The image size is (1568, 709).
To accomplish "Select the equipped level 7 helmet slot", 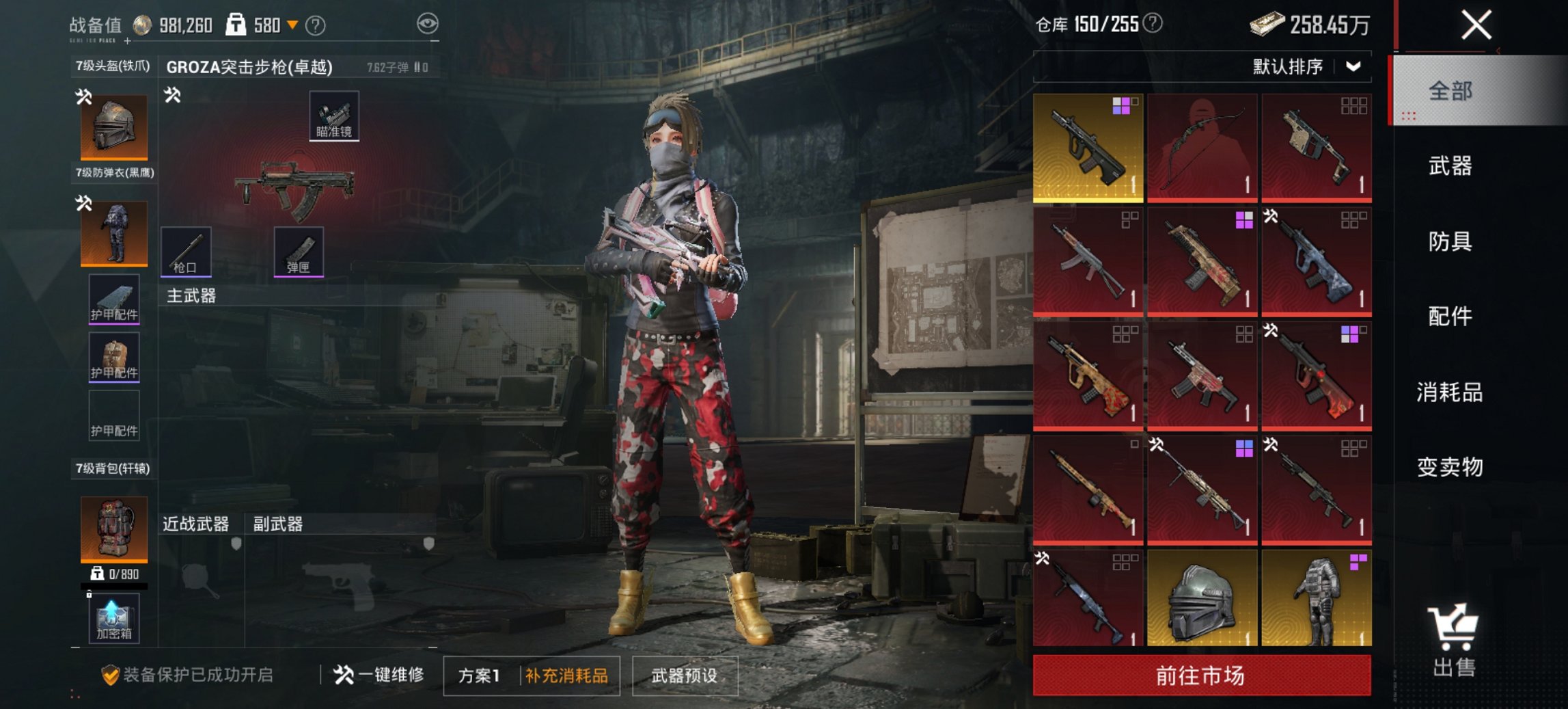I will point(114,127).
